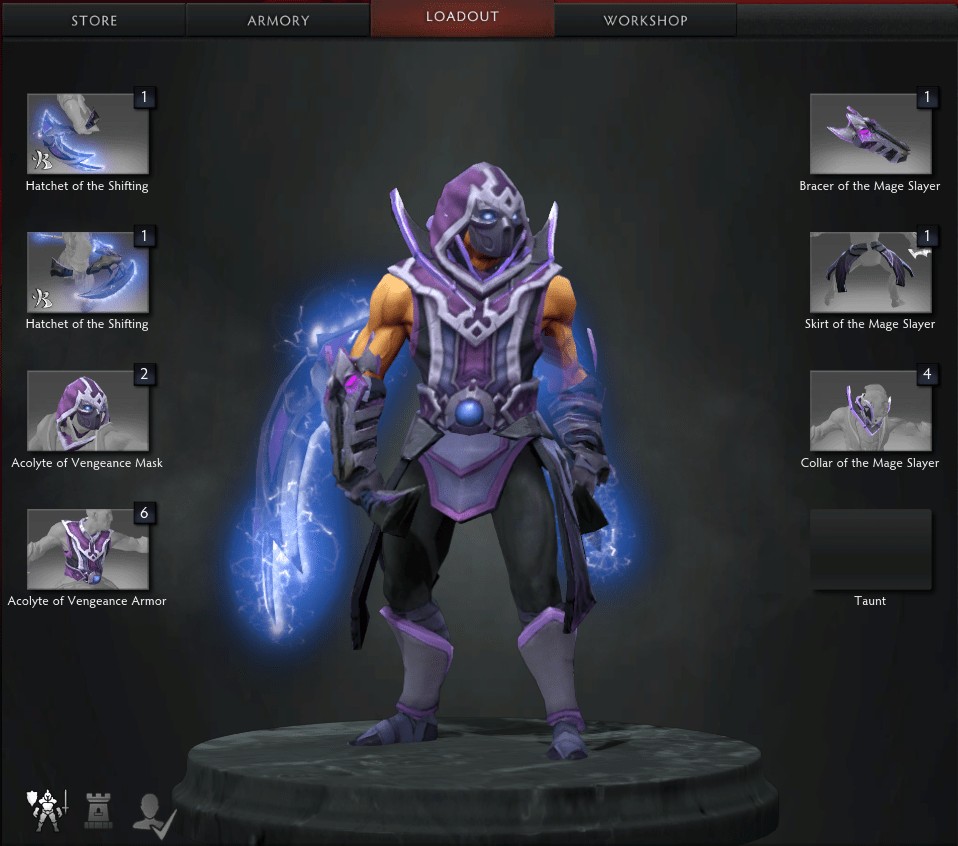Screen dimensions: 958x846
Task: Choose the Acolyte of Vengeance Armor slot
Action: (x=88, y=549)
